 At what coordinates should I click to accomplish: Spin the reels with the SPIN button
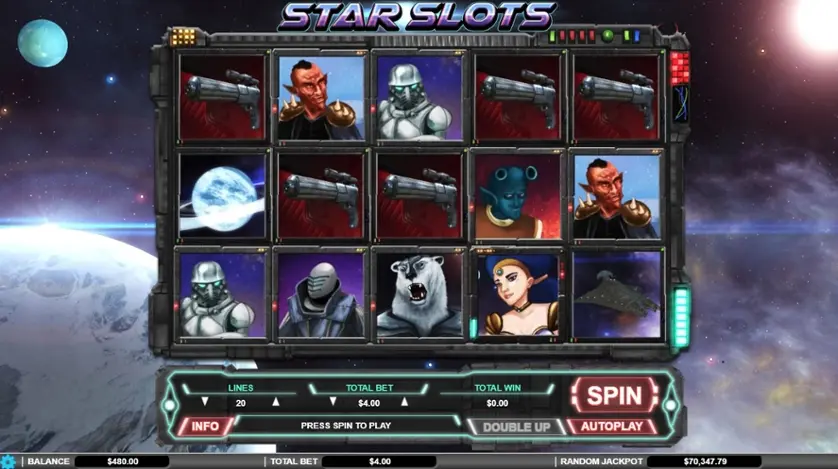(614, 394)
